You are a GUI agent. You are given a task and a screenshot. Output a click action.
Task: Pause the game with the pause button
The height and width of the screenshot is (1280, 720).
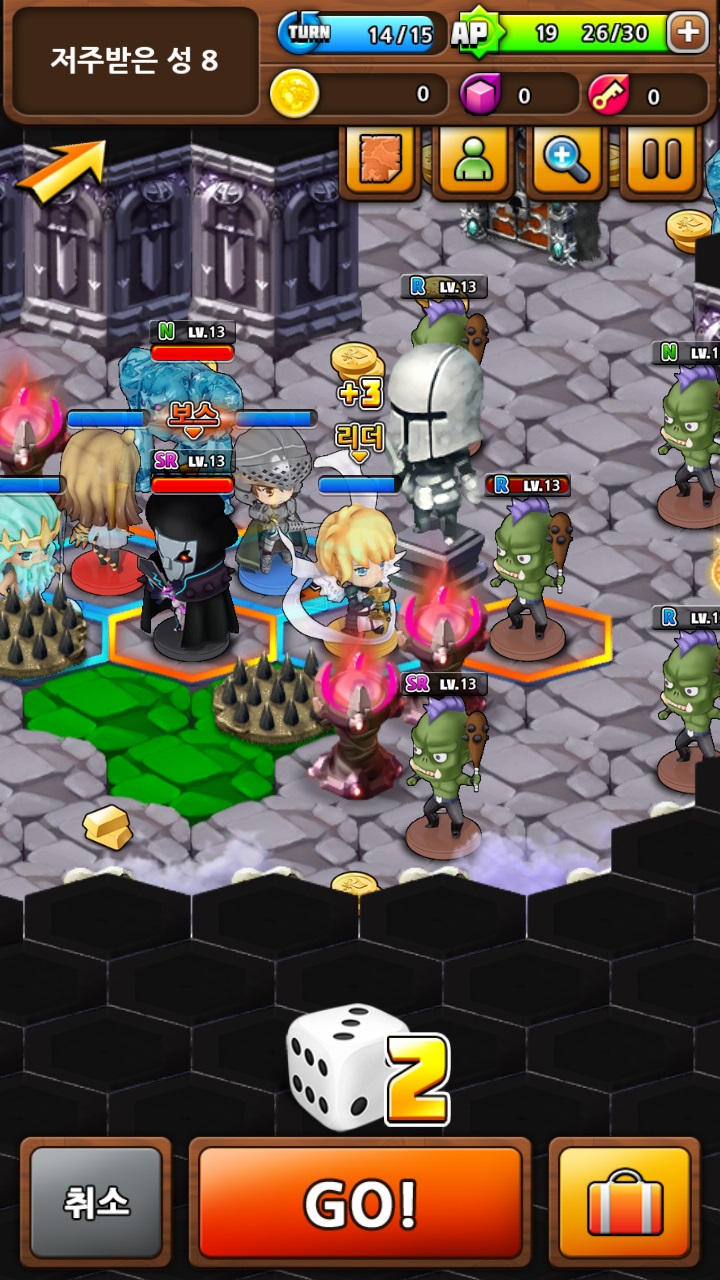point(661,158)
